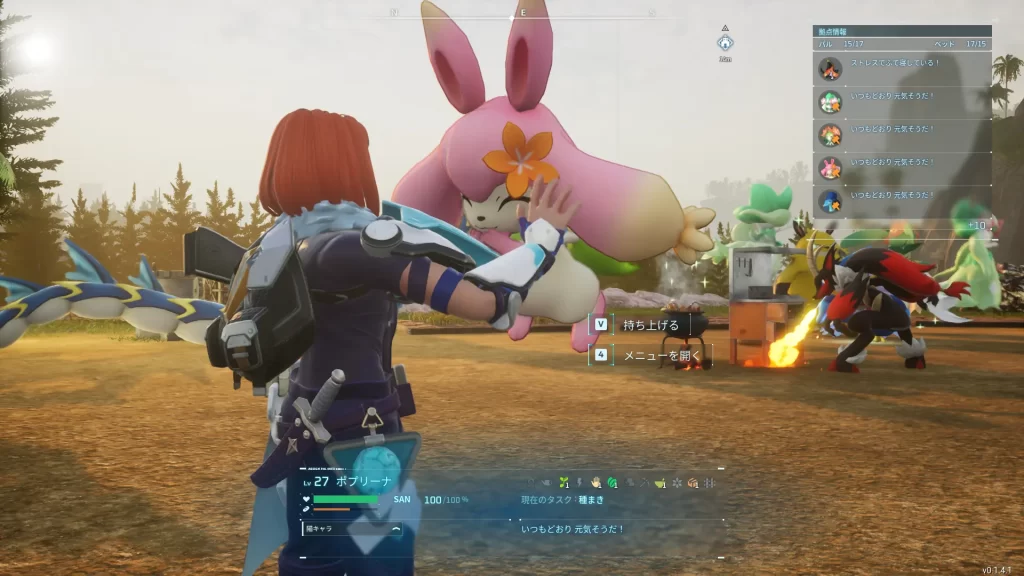Select the stressed pal's row in base list

pyautogui.click(x=902, y=69)
